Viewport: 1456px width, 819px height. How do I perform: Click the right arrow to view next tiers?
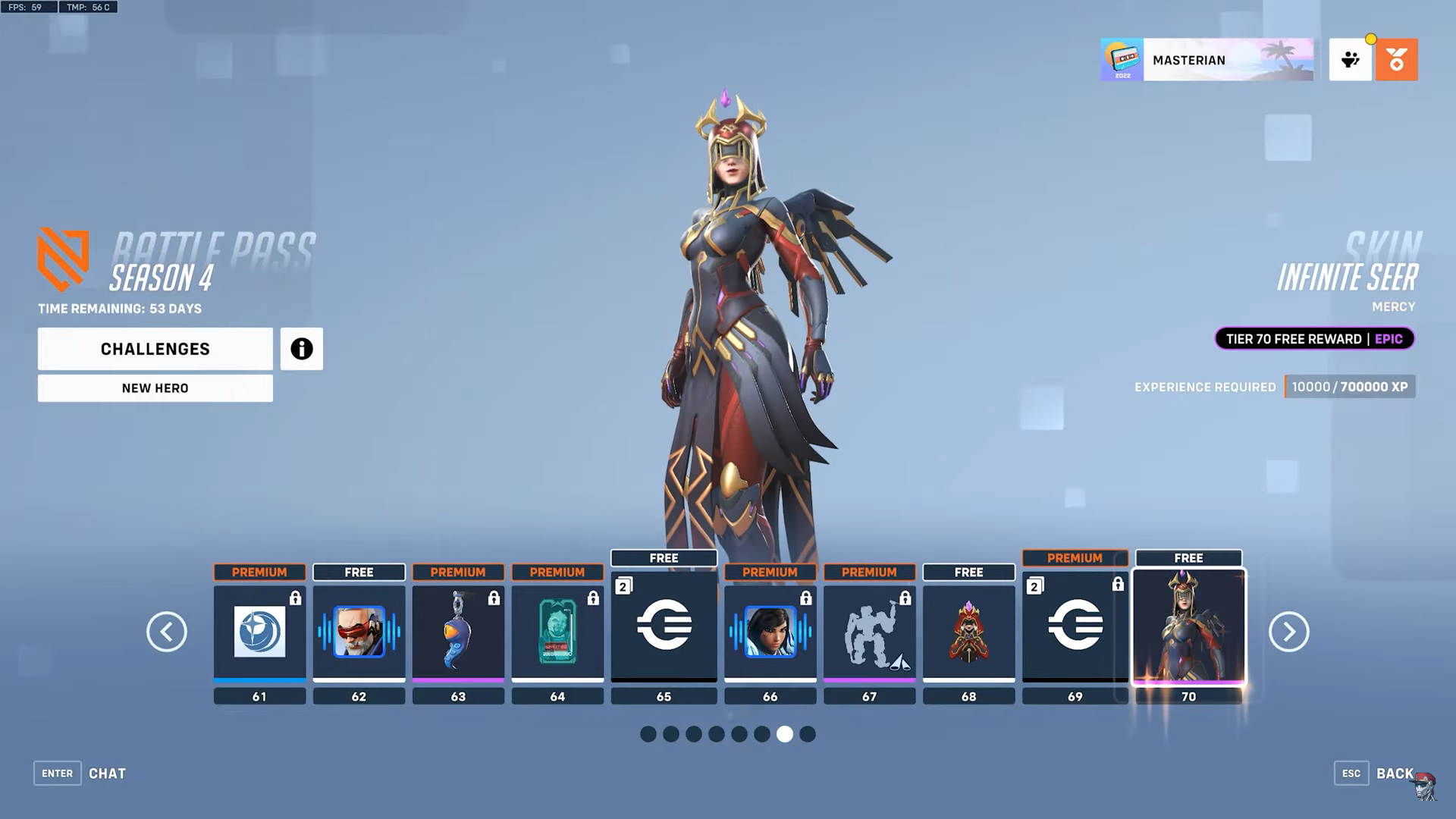coord(1288,632)
